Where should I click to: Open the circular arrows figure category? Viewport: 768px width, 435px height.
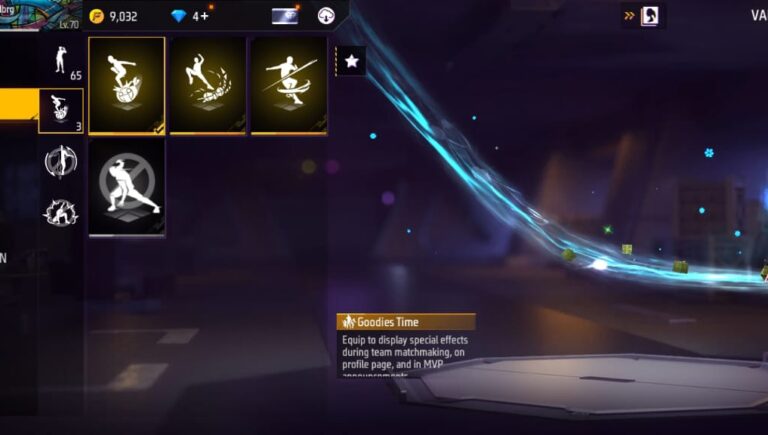click(60, 162)
